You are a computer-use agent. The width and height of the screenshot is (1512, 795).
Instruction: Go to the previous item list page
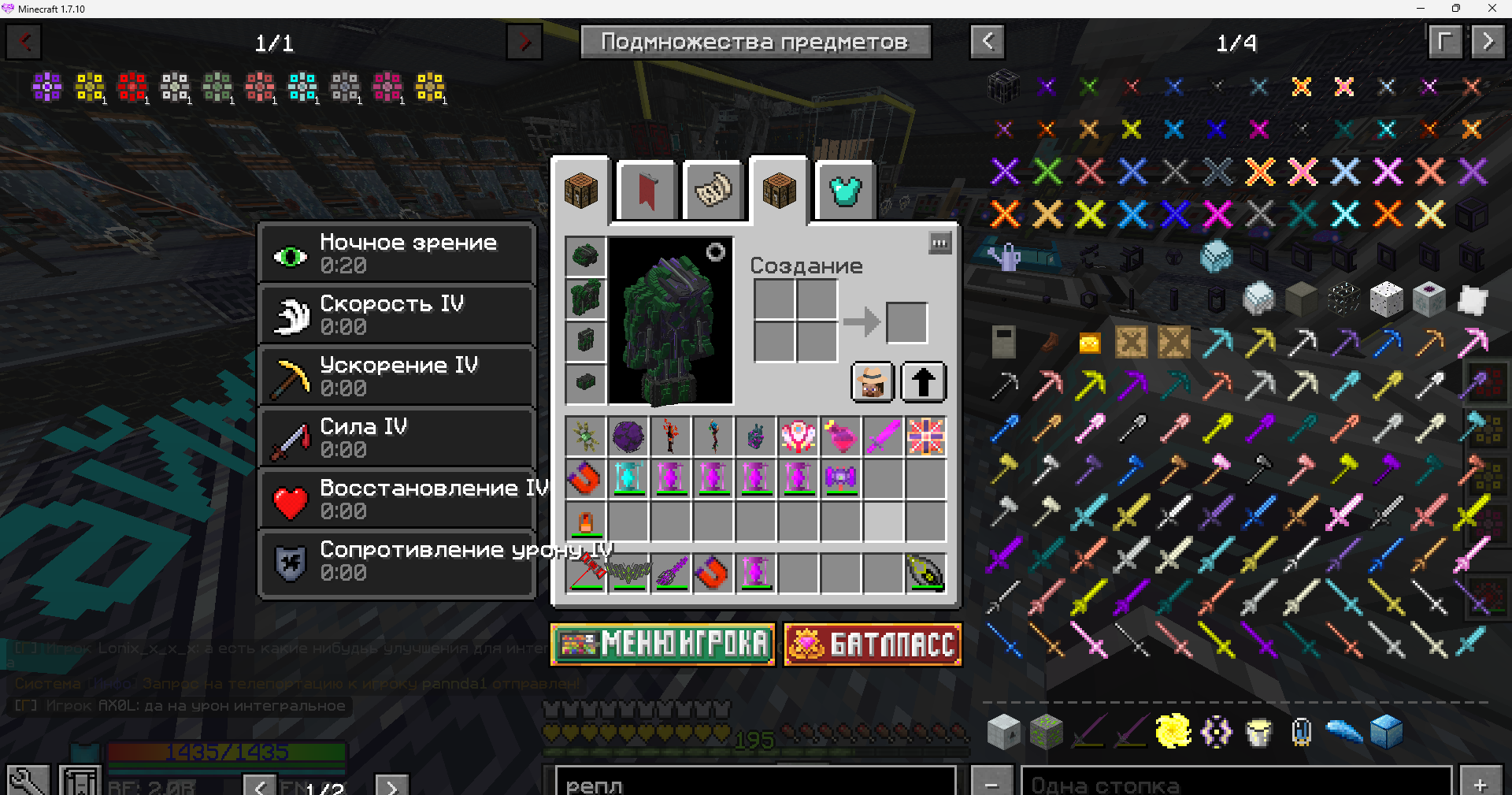pos(988,42)
